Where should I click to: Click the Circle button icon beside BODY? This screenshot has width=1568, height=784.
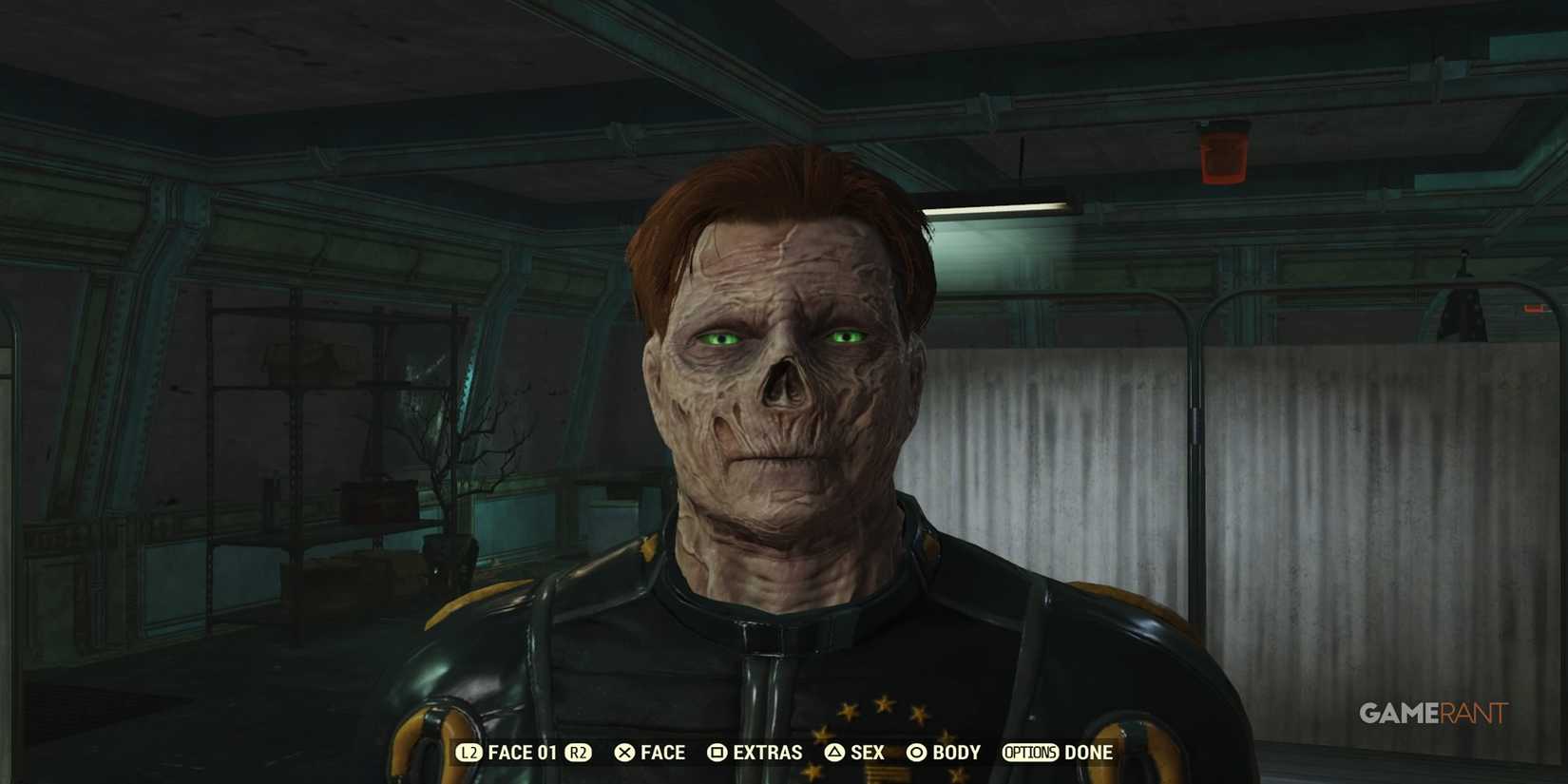tap(918, 752)
